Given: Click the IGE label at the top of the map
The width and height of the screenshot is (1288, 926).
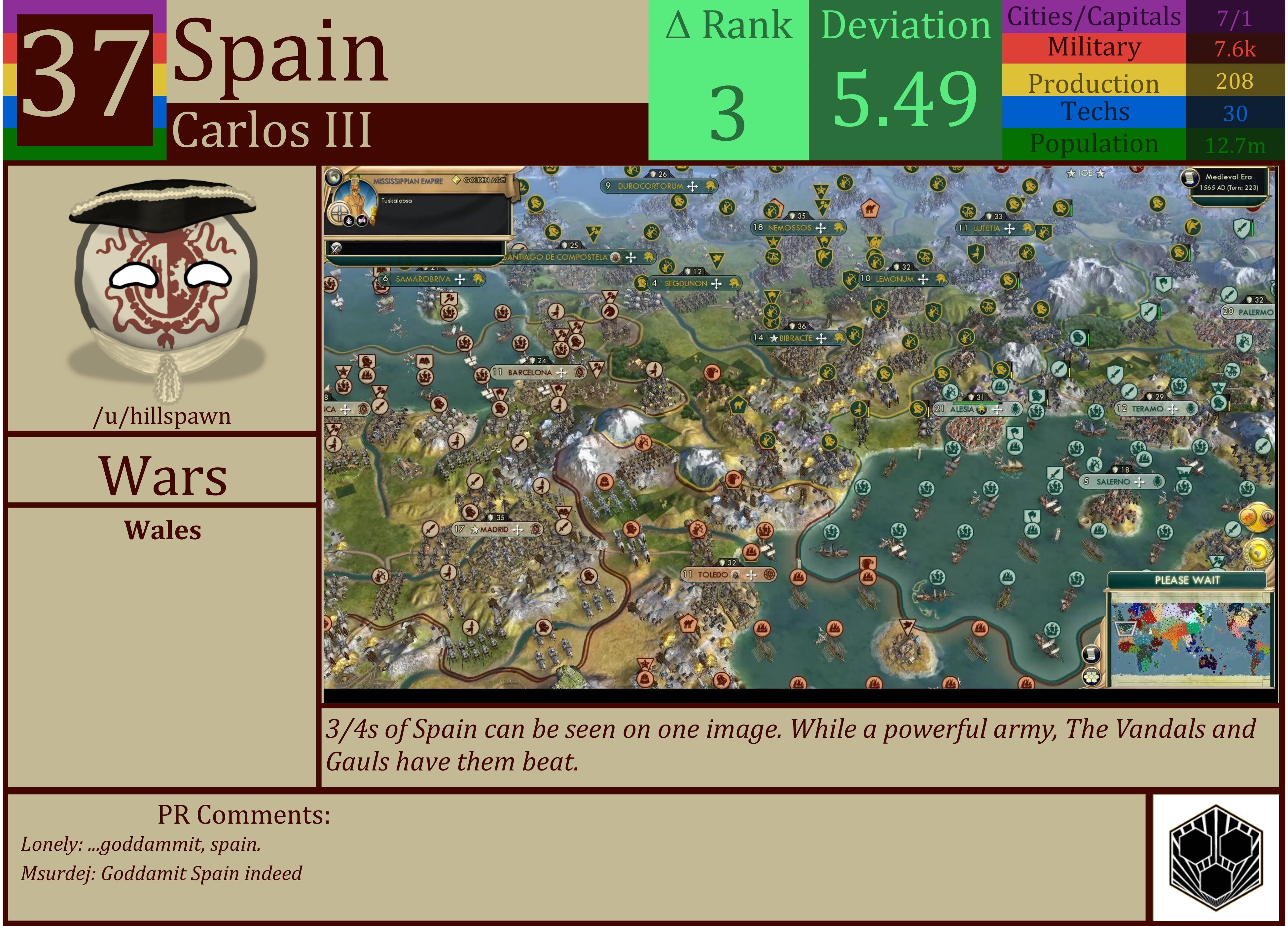Looking at the screenshot, I should click(x=1085, y=174).
